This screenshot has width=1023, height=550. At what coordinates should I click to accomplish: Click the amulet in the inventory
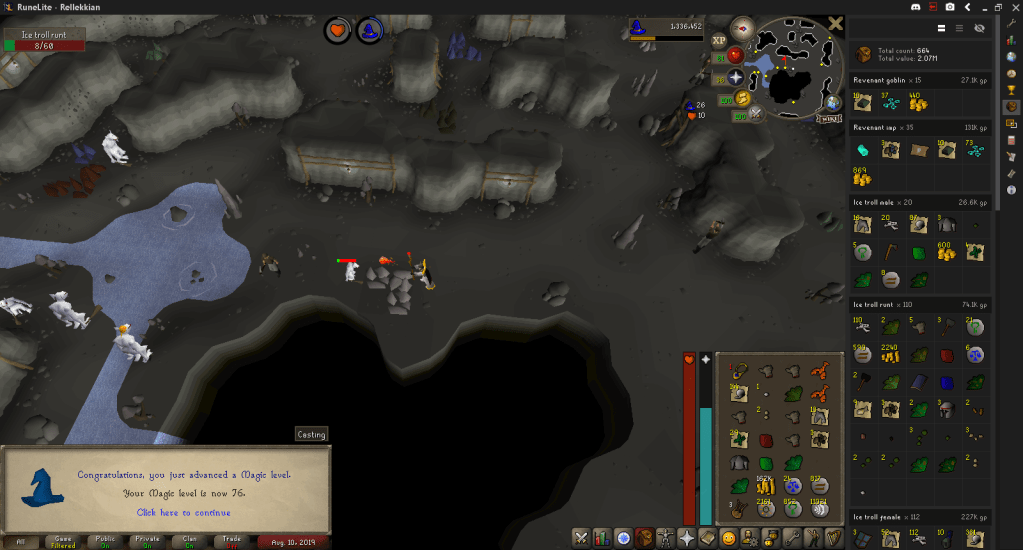pos(738,371)
